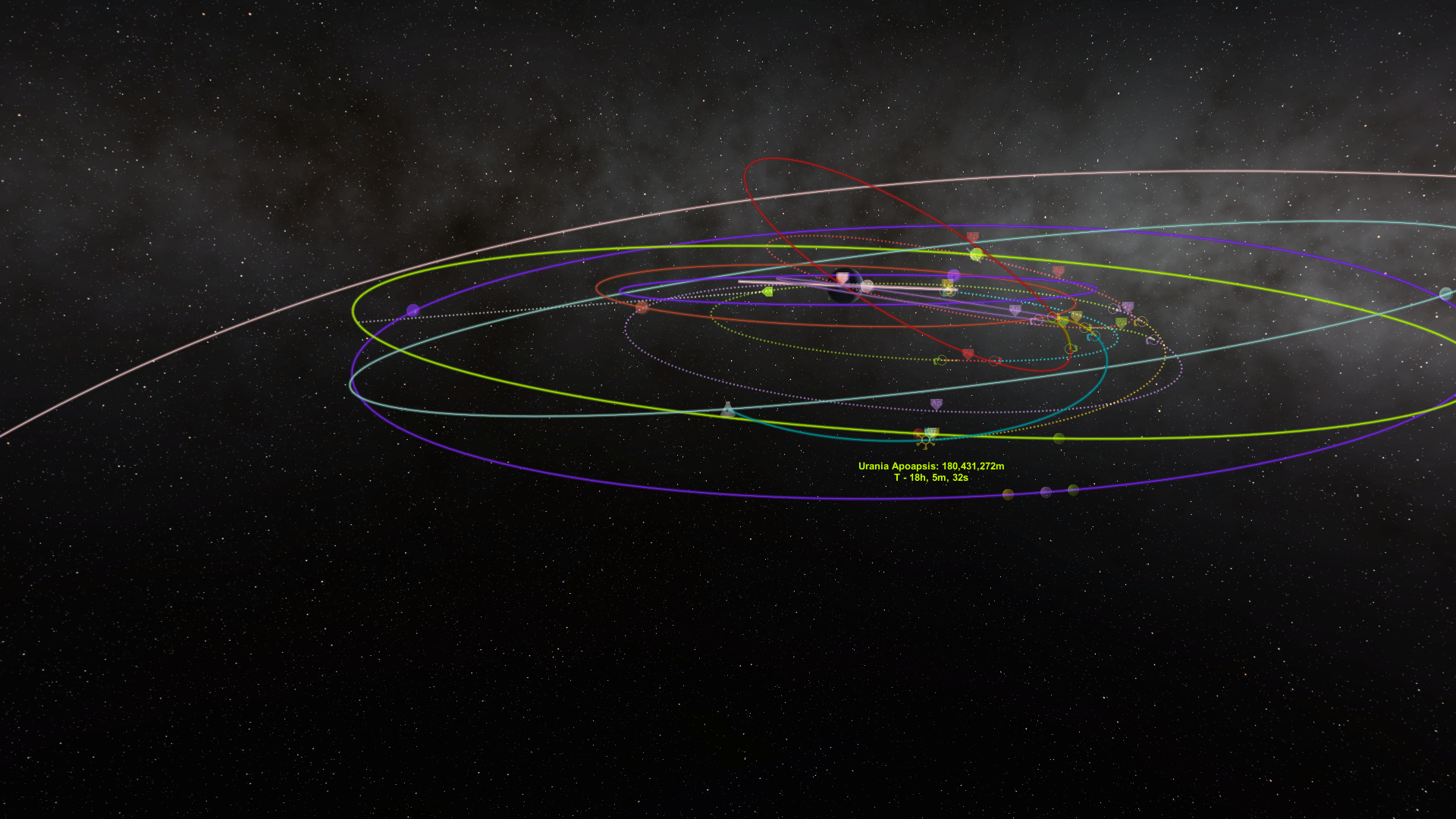This screenshot has height=819, width=1456.
Task: Click the red Pe marker on the dotted red orbit
Action: point(967,353)
